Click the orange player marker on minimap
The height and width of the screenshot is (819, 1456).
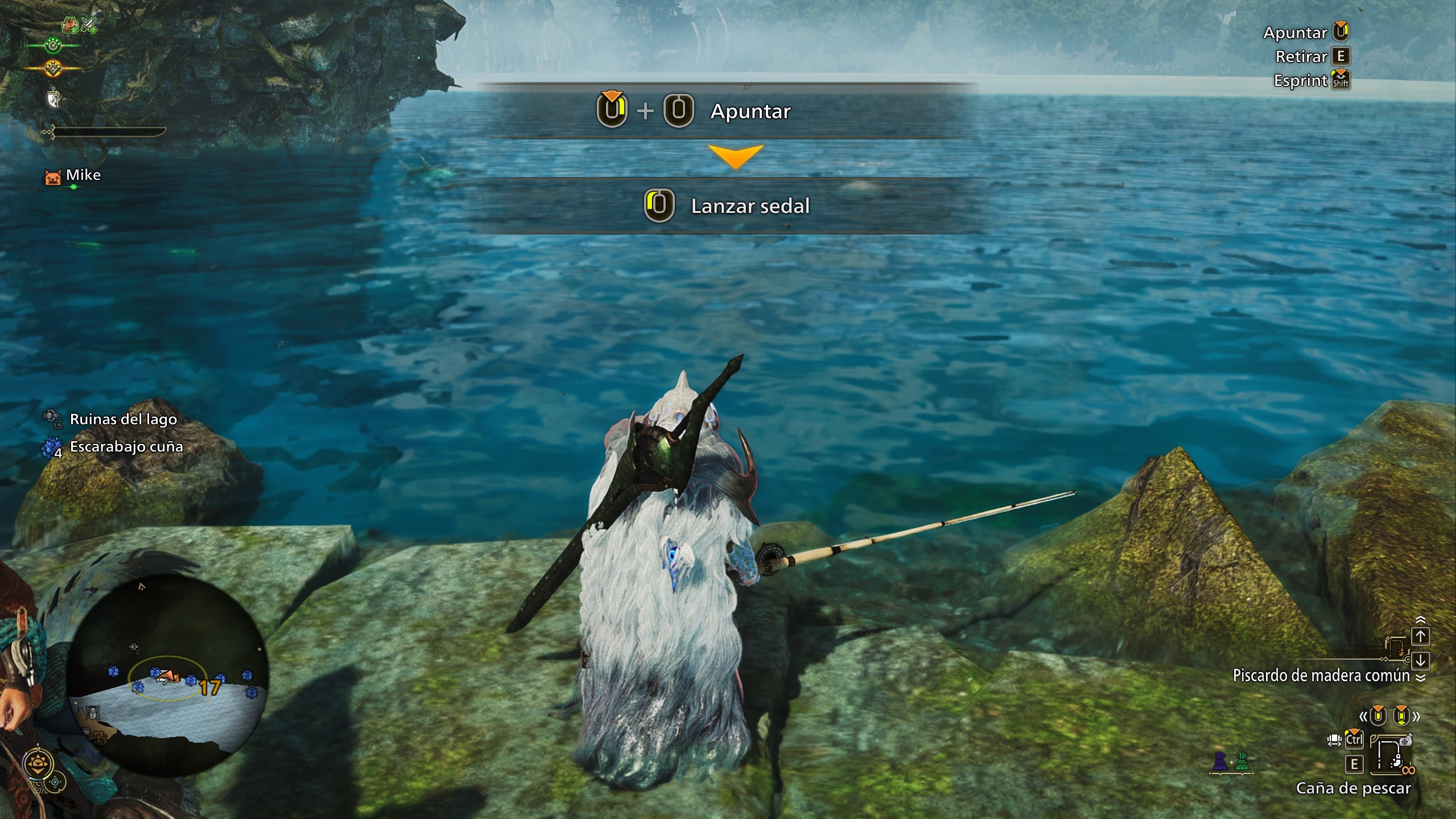point(168,676)
